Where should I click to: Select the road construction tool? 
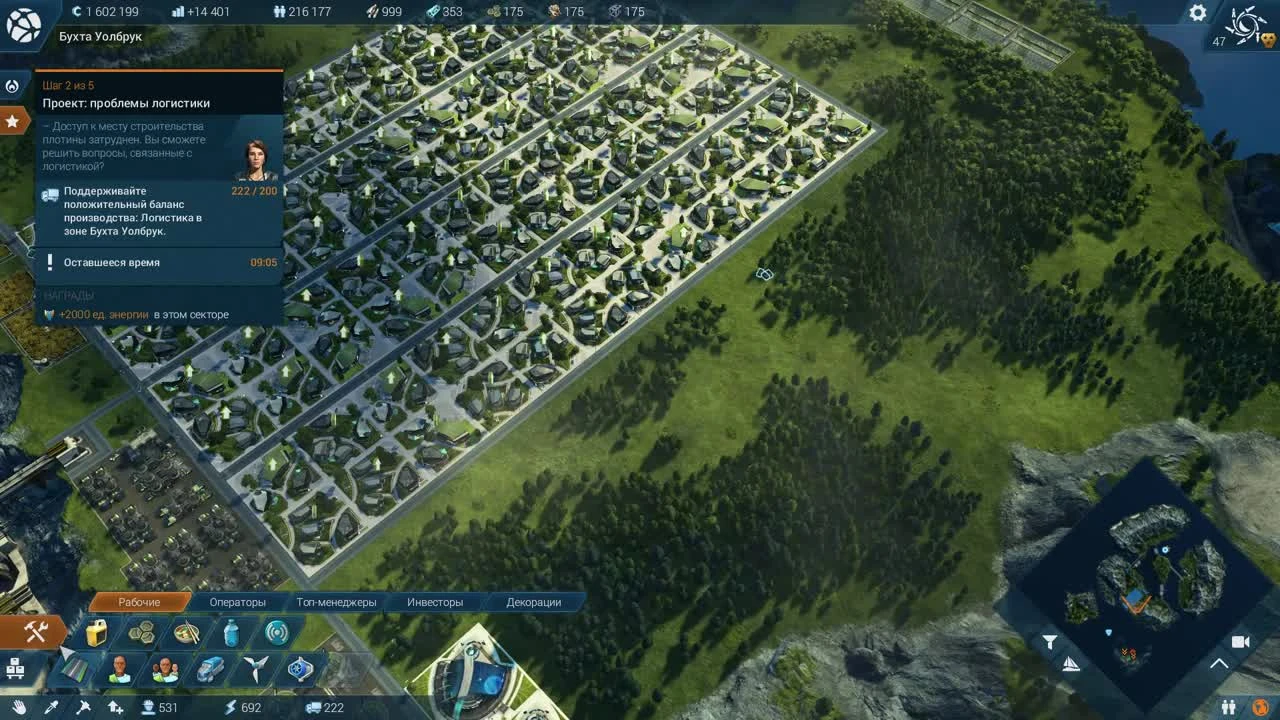point(74,668)
